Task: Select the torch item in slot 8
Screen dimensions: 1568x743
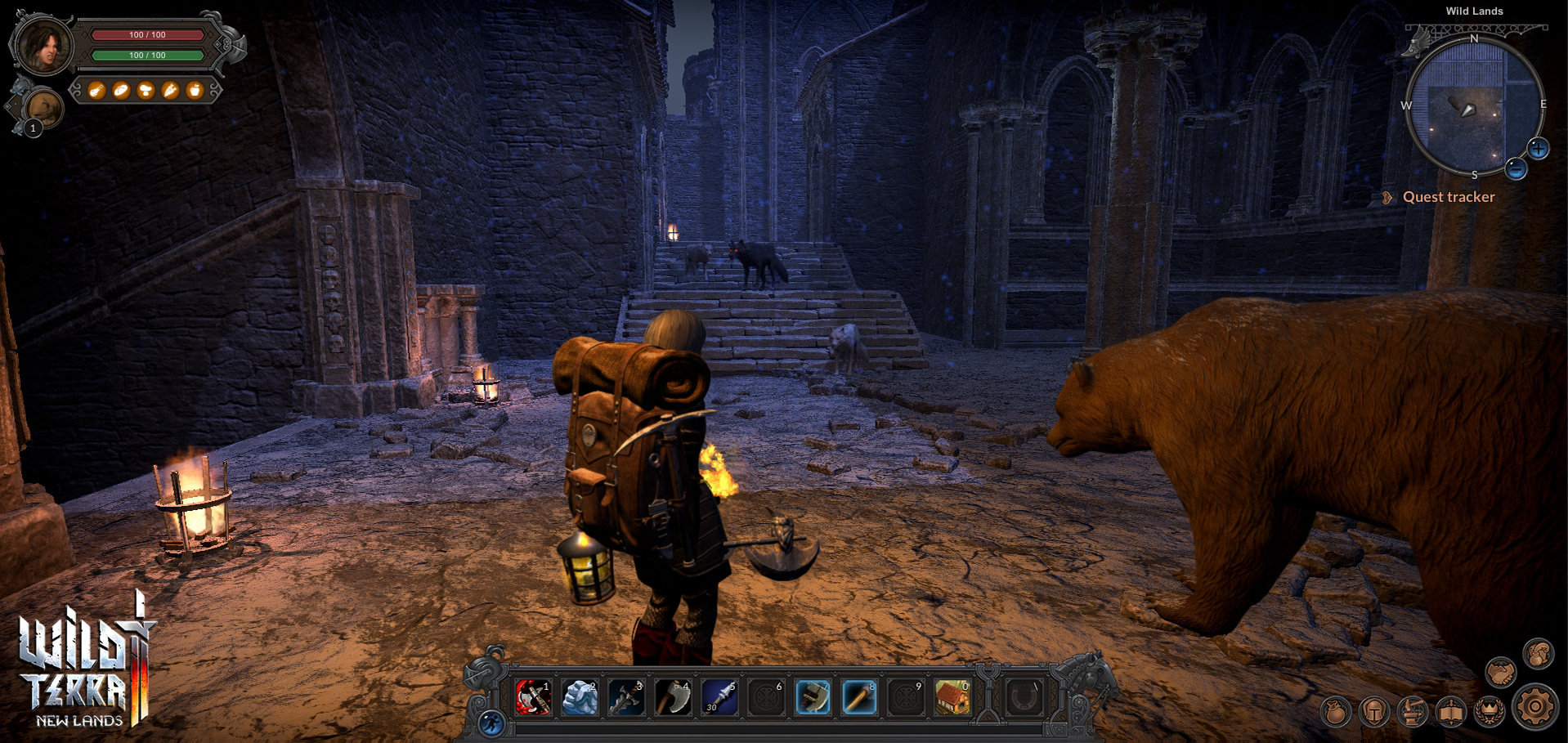Action: [x=859, y=697]
